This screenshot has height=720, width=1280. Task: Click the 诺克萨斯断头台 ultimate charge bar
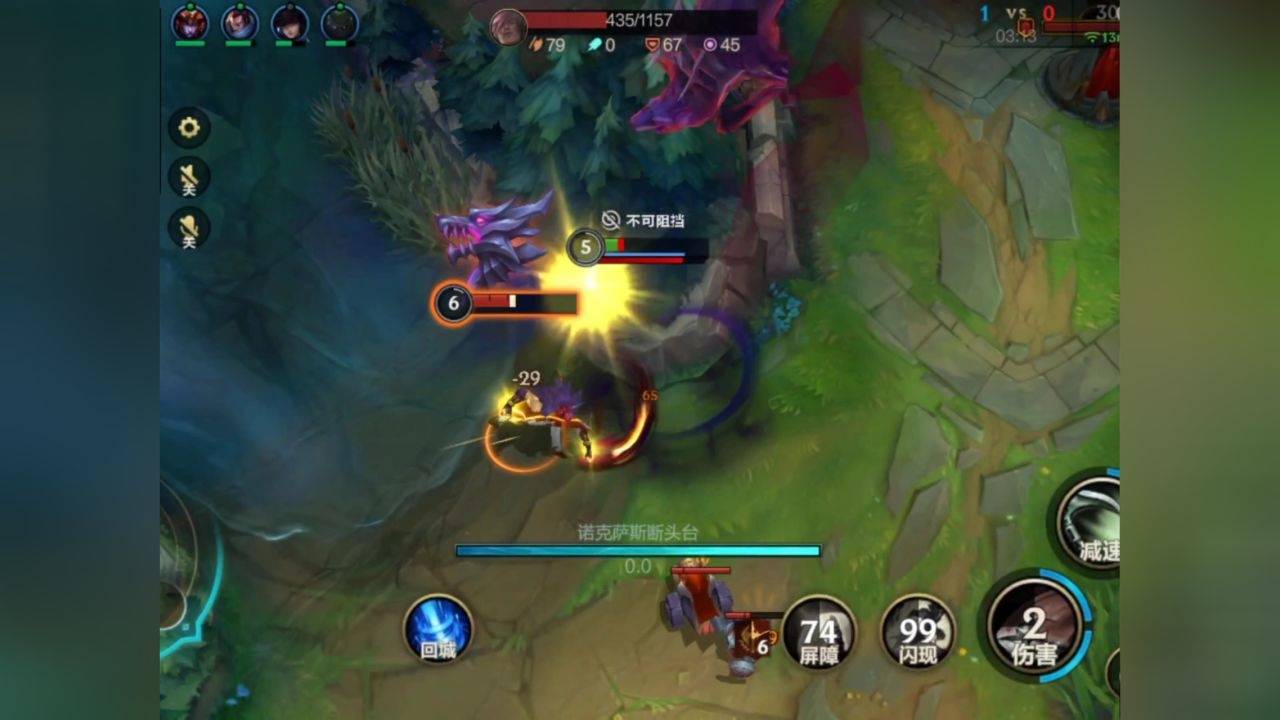(x=637, y=549)
